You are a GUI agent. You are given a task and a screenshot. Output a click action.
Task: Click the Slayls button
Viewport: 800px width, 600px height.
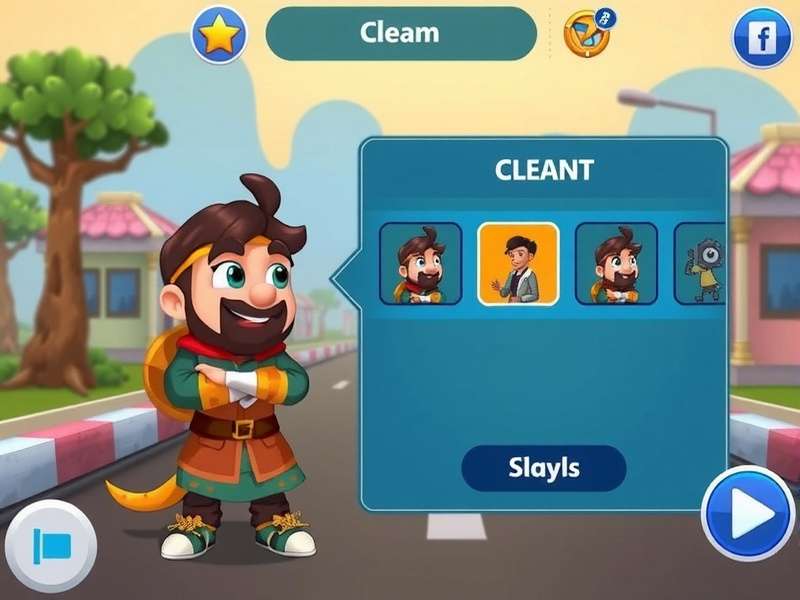tap(543, 468)
